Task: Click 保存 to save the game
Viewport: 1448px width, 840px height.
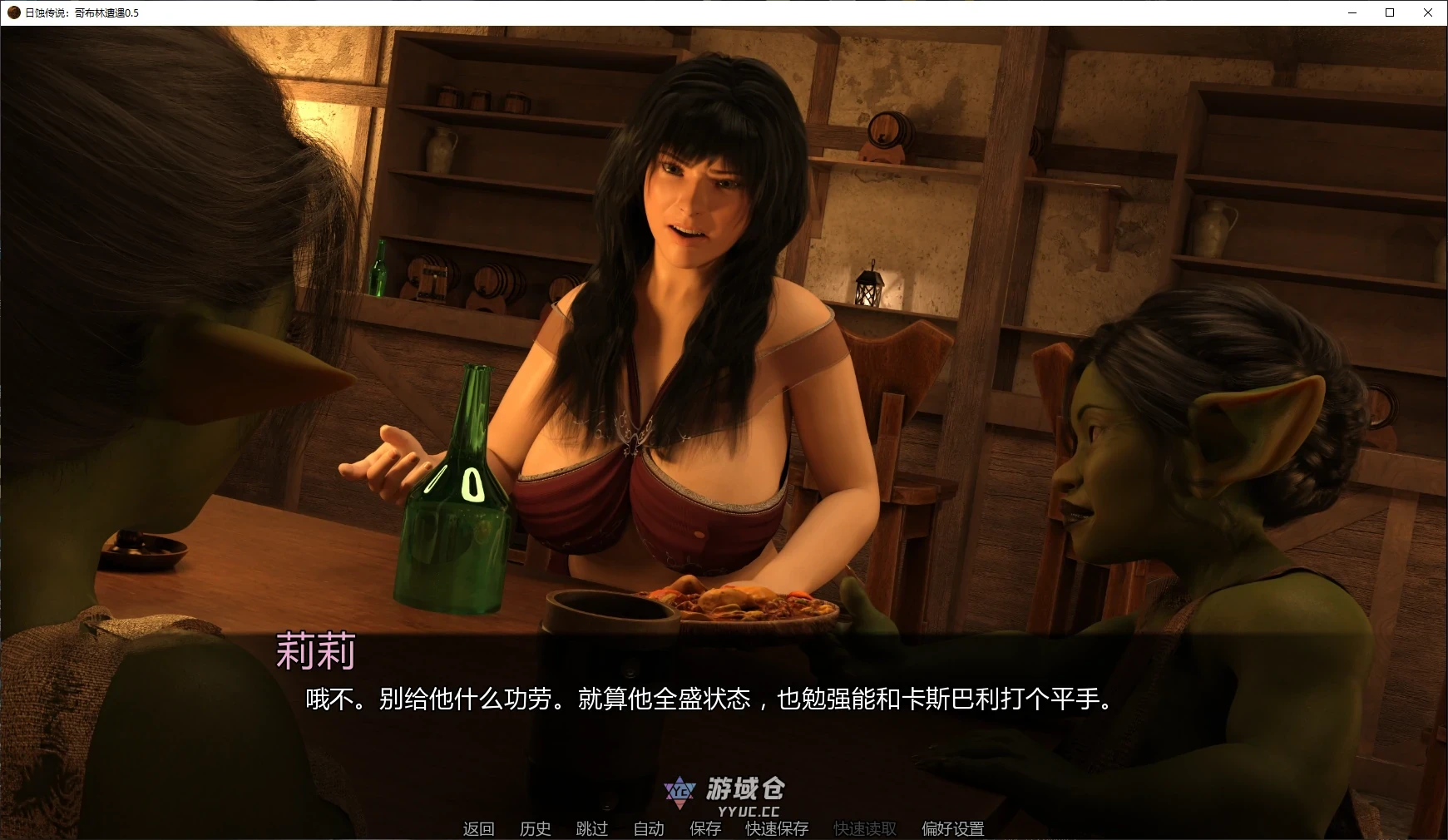Action: click(704, 828)
